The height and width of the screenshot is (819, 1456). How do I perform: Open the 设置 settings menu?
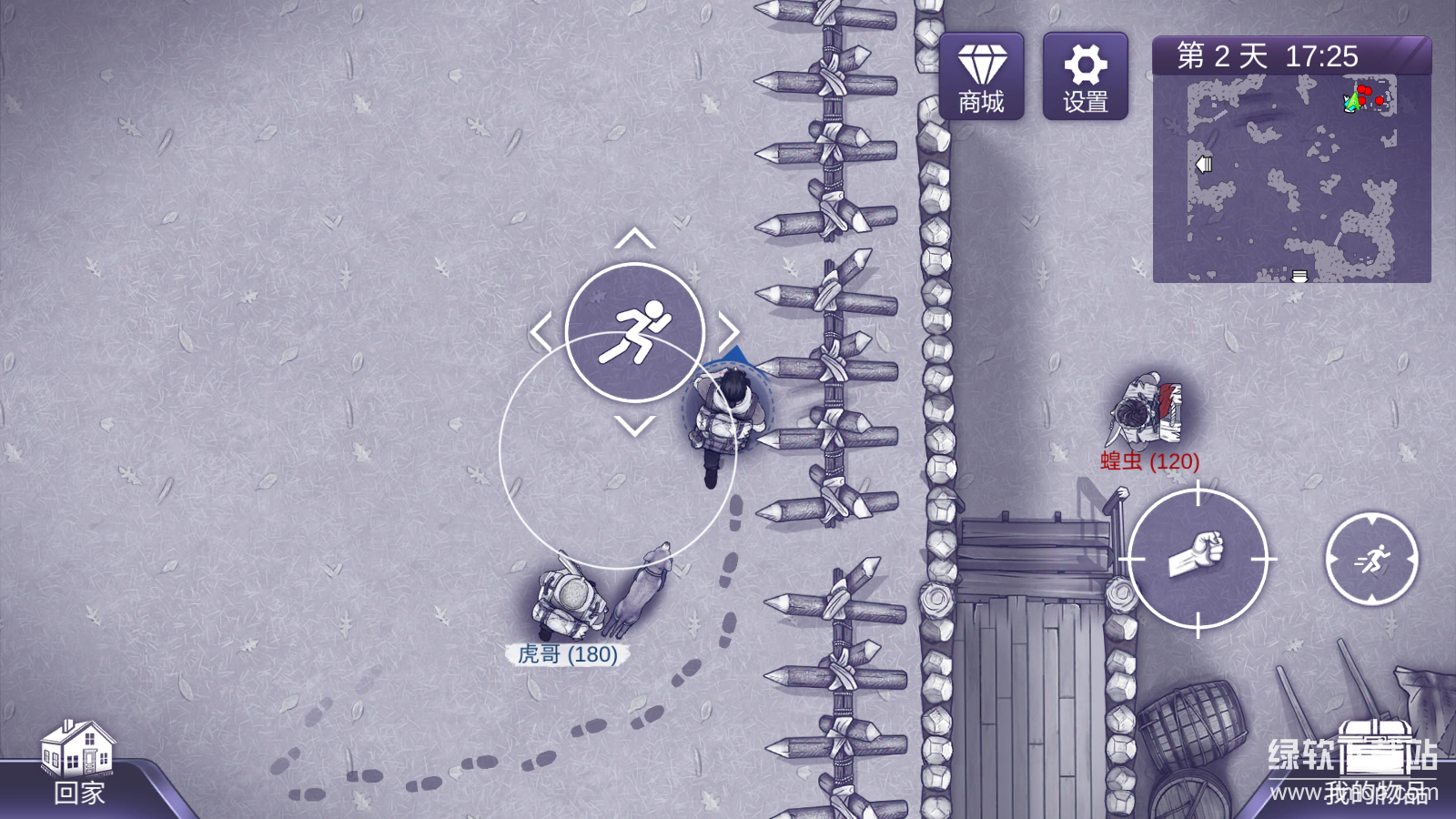[1085, 76]
